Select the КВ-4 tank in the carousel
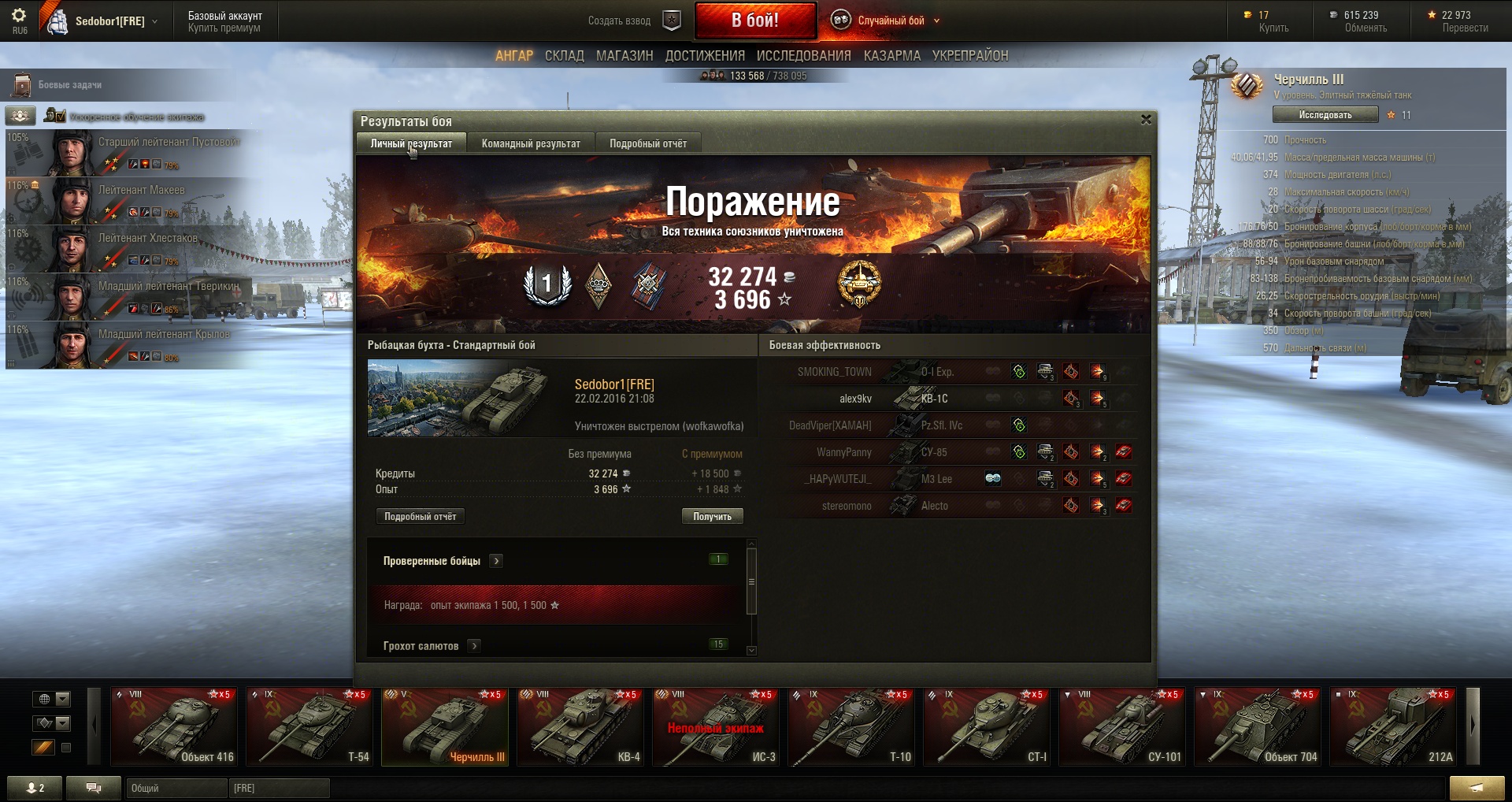This screenshot has width=1512, height=802. click(x=580, y=726)
